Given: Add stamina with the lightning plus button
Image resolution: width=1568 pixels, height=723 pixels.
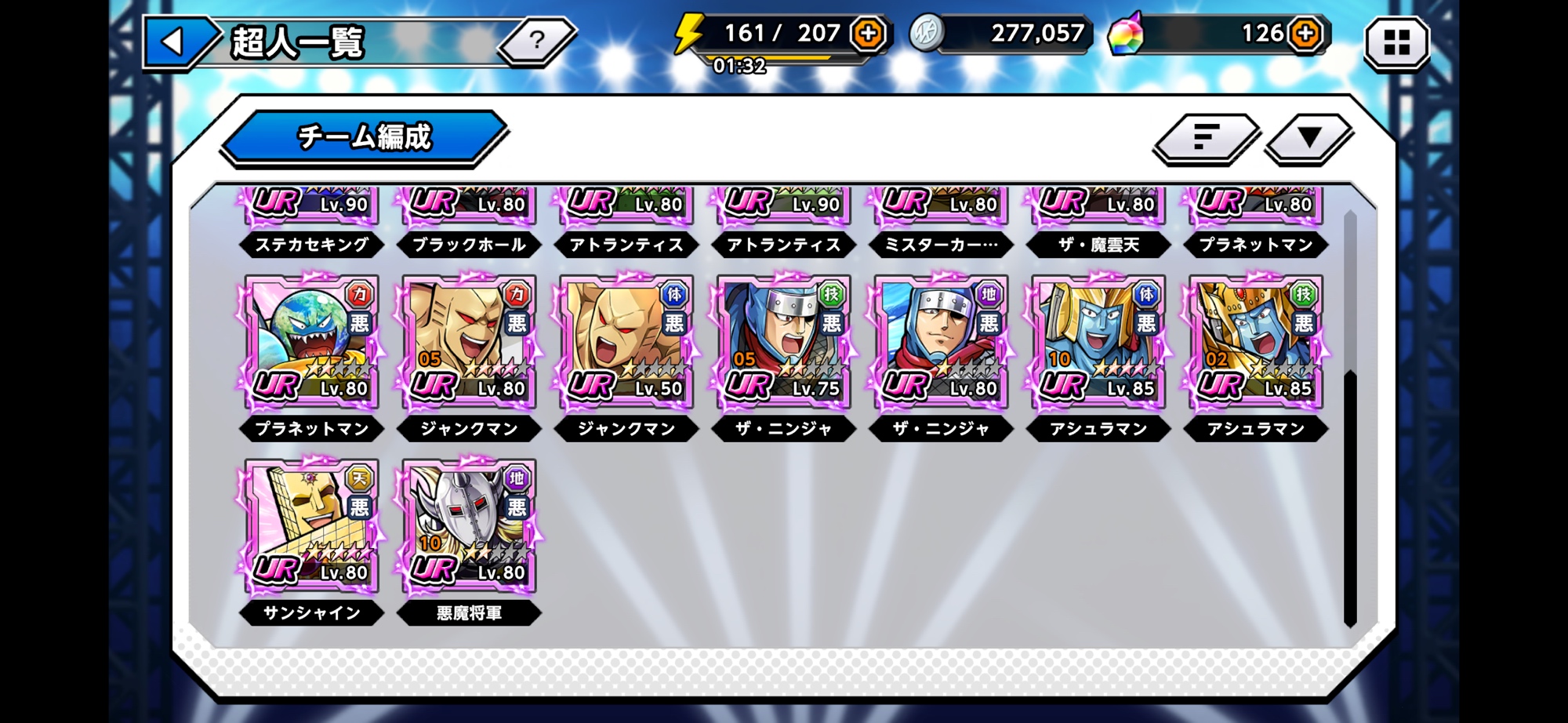Looking at the screenshot, I should click(x=868, y=34).
